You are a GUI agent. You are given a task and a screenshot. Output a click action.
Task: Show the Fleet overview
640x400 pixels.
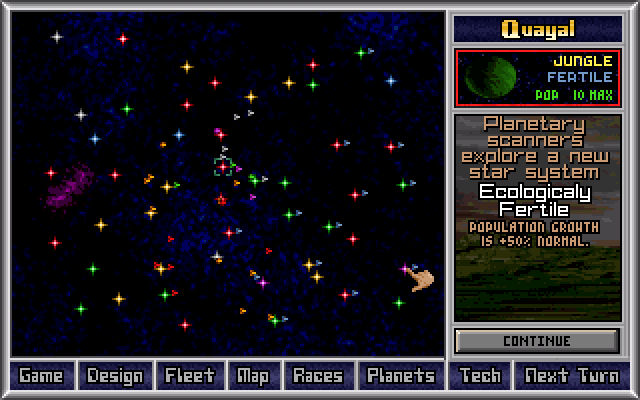click(190, 376)
